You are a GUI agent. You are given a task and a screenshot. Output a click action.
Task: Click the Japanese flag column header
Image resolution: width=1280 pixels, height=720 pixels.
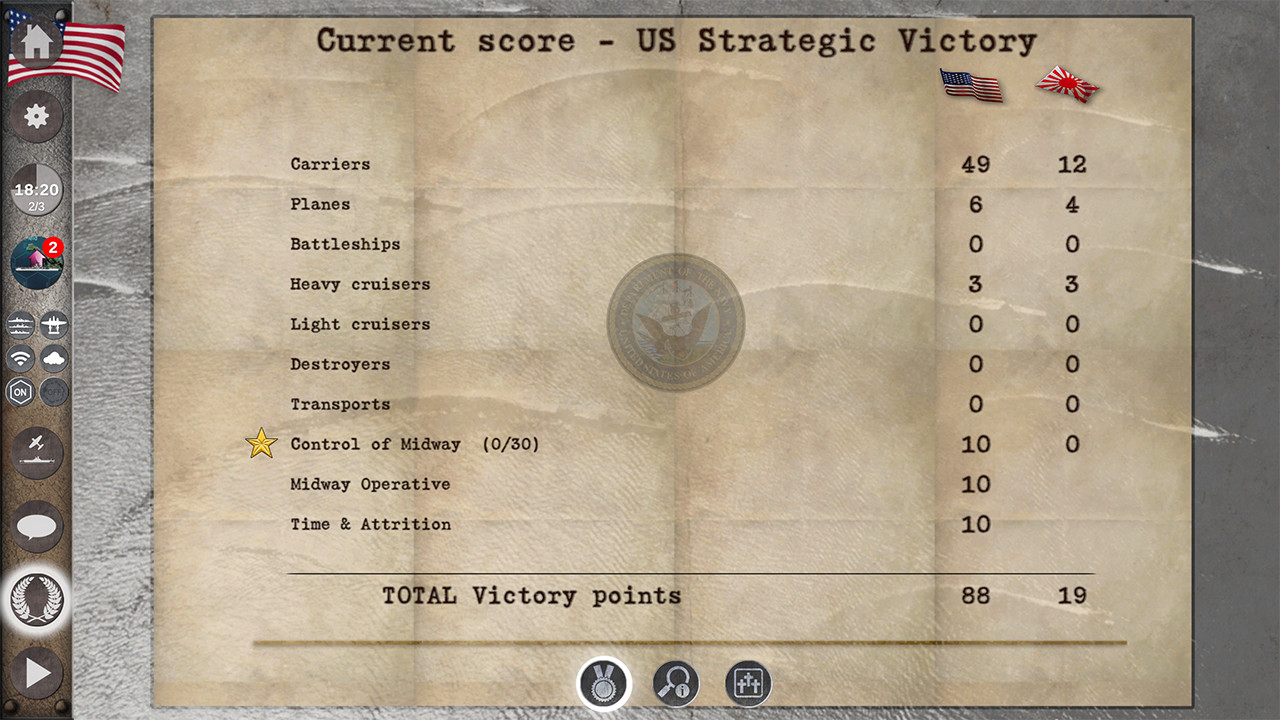1066,85
